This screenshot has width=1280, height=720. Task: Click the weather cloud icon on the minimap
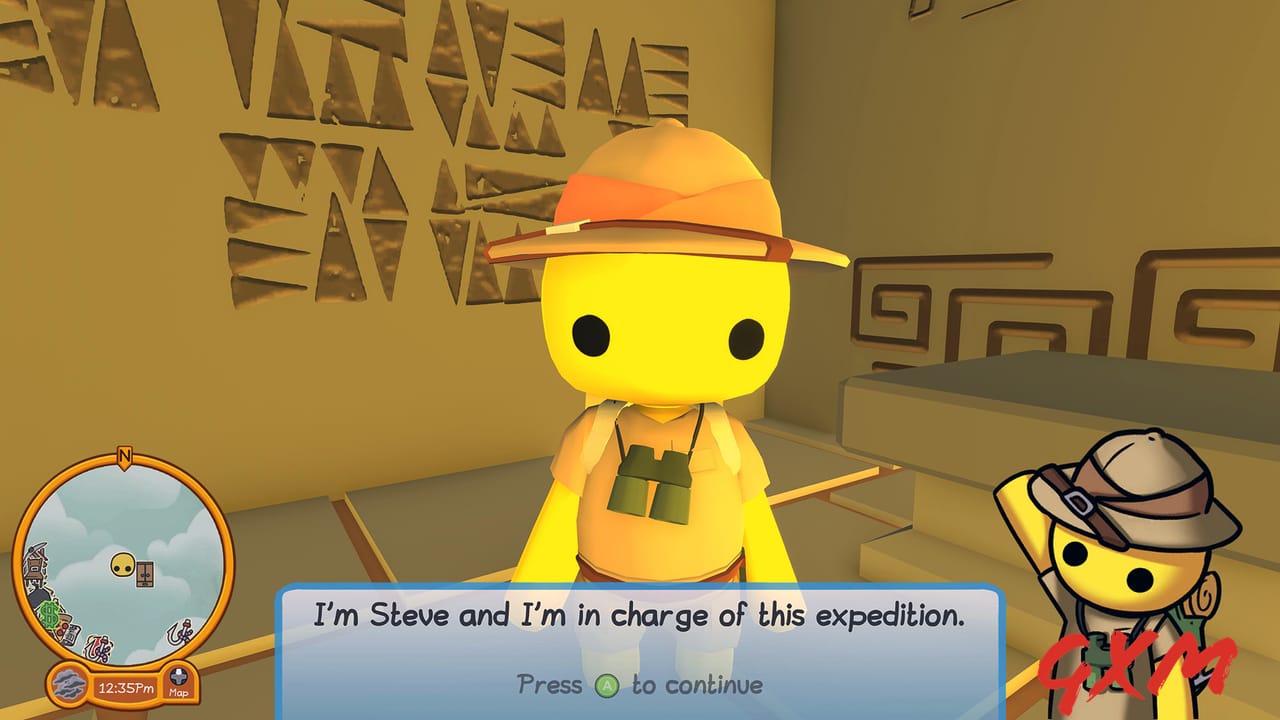(69, 685)
